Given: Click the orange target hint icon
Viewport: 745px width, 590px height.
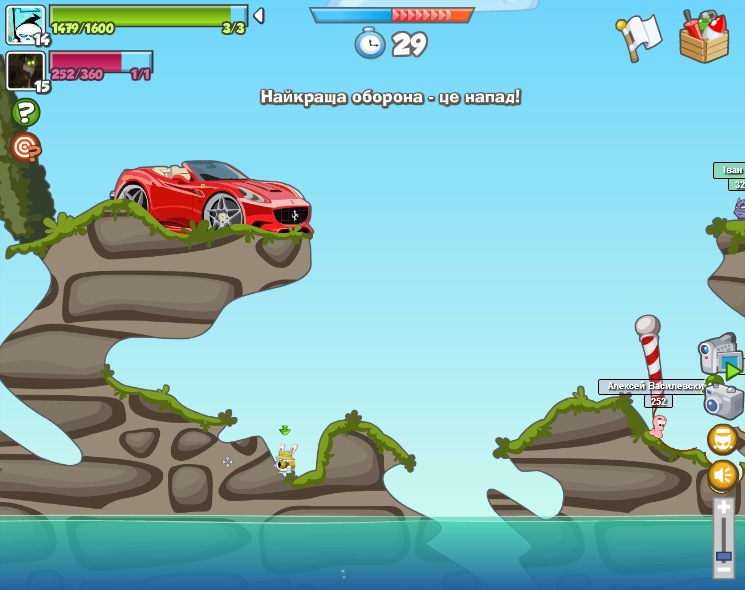Looking at the screenshot, I should click(x=25, y=148).
